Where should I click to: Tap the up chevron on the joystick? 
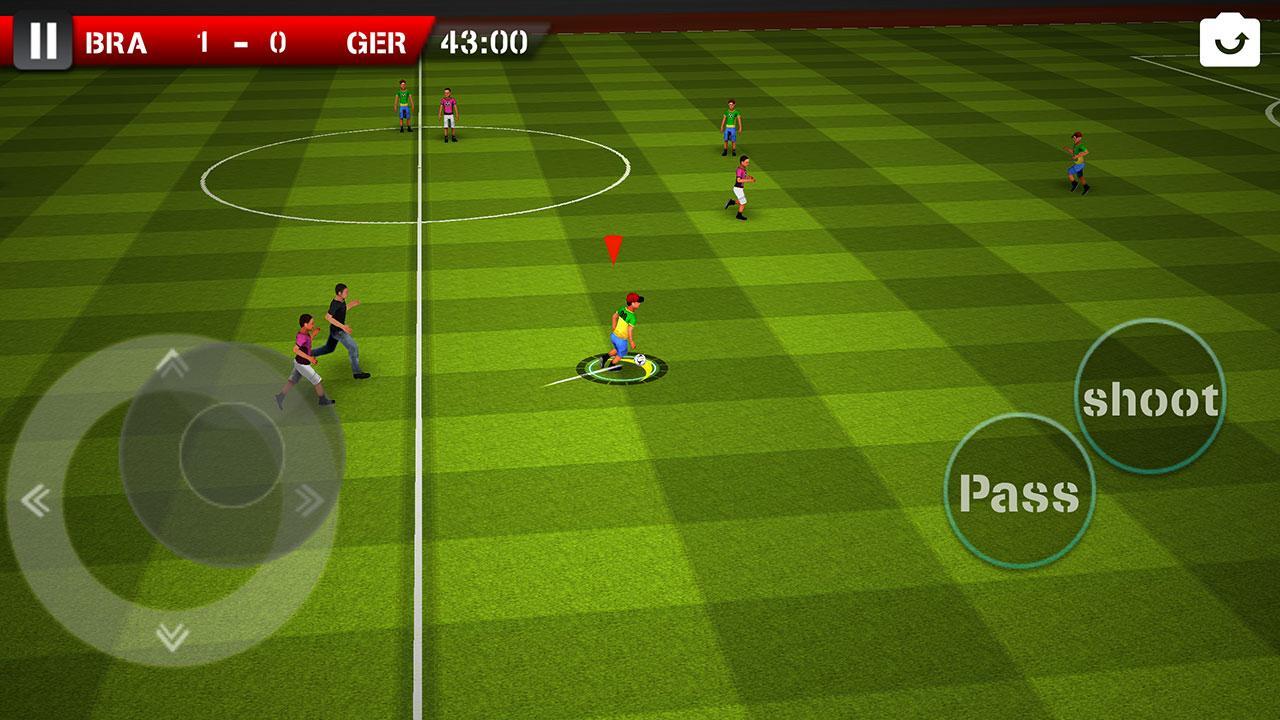170,363
